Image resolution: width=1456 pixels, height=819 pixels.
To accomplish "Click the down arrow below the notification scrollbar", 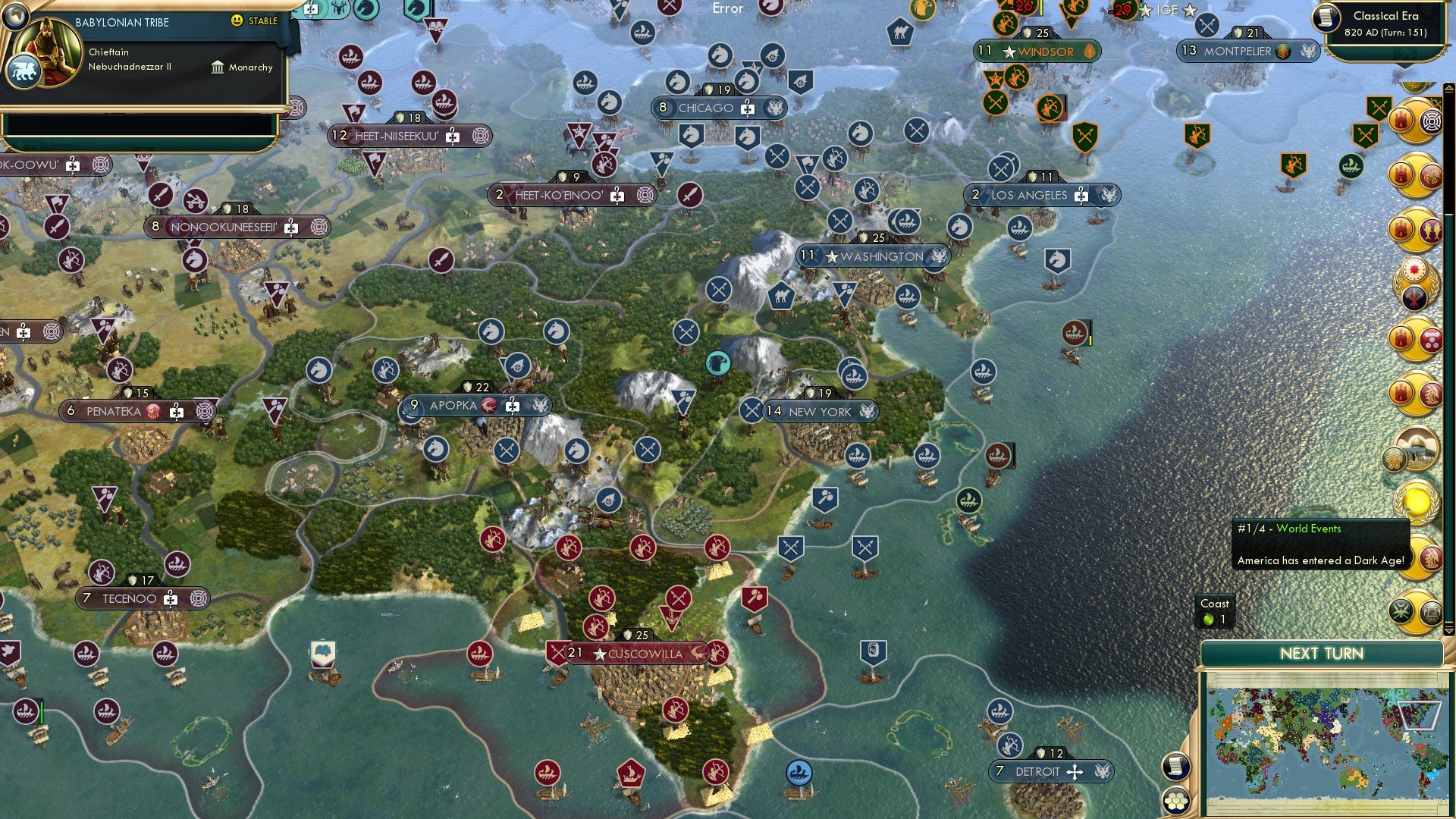I will [x=1449, y=629].
